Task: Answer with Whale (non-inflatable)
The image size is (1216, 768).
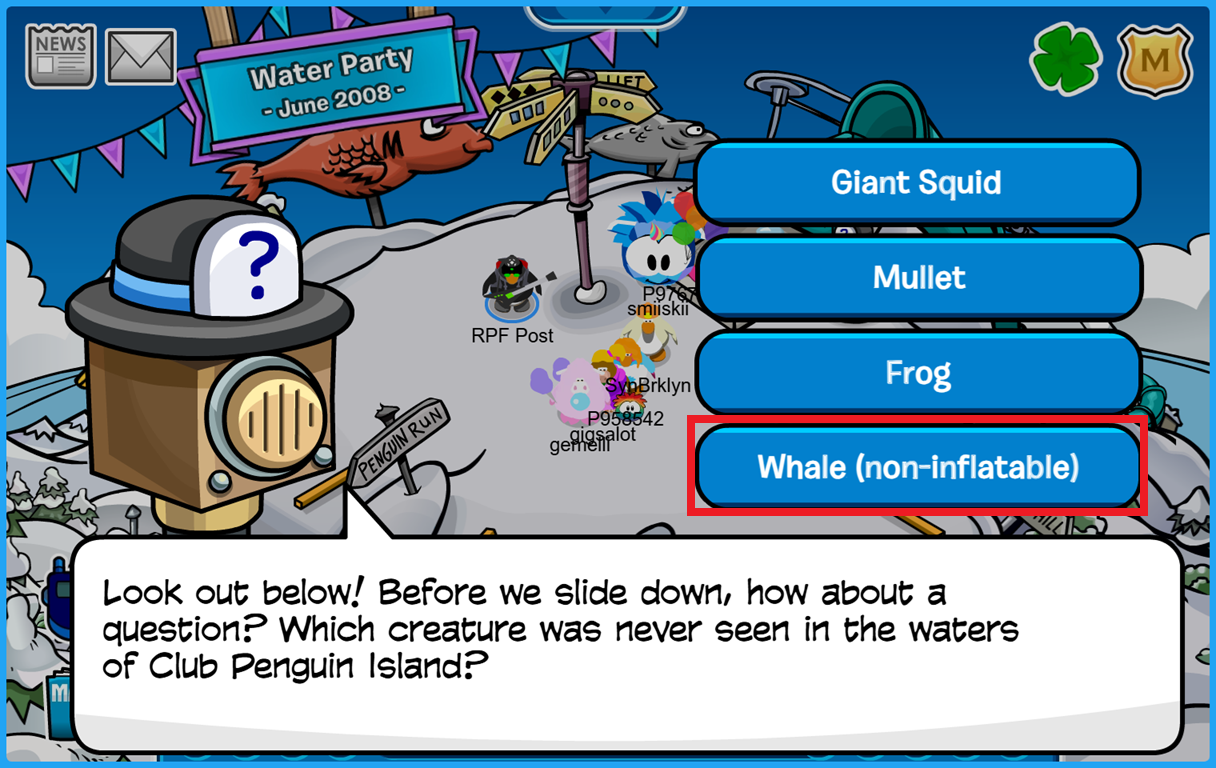Action: (918, 467)
